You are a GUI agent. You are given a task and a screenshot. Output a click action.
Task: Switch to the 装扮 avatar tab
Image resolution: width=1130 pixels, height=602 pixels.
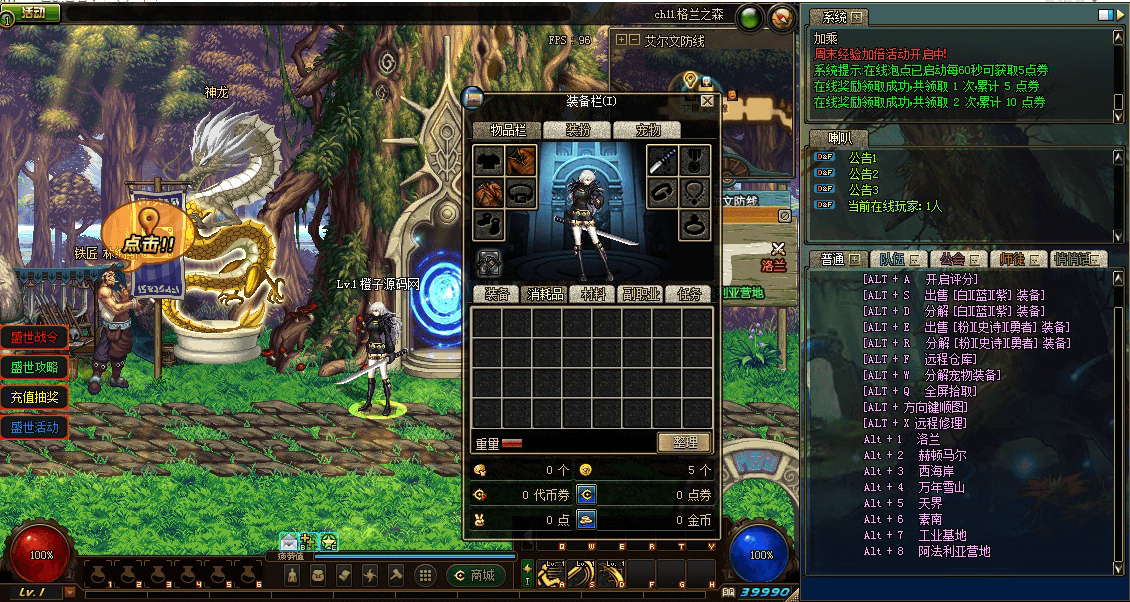tap(579, 130)
